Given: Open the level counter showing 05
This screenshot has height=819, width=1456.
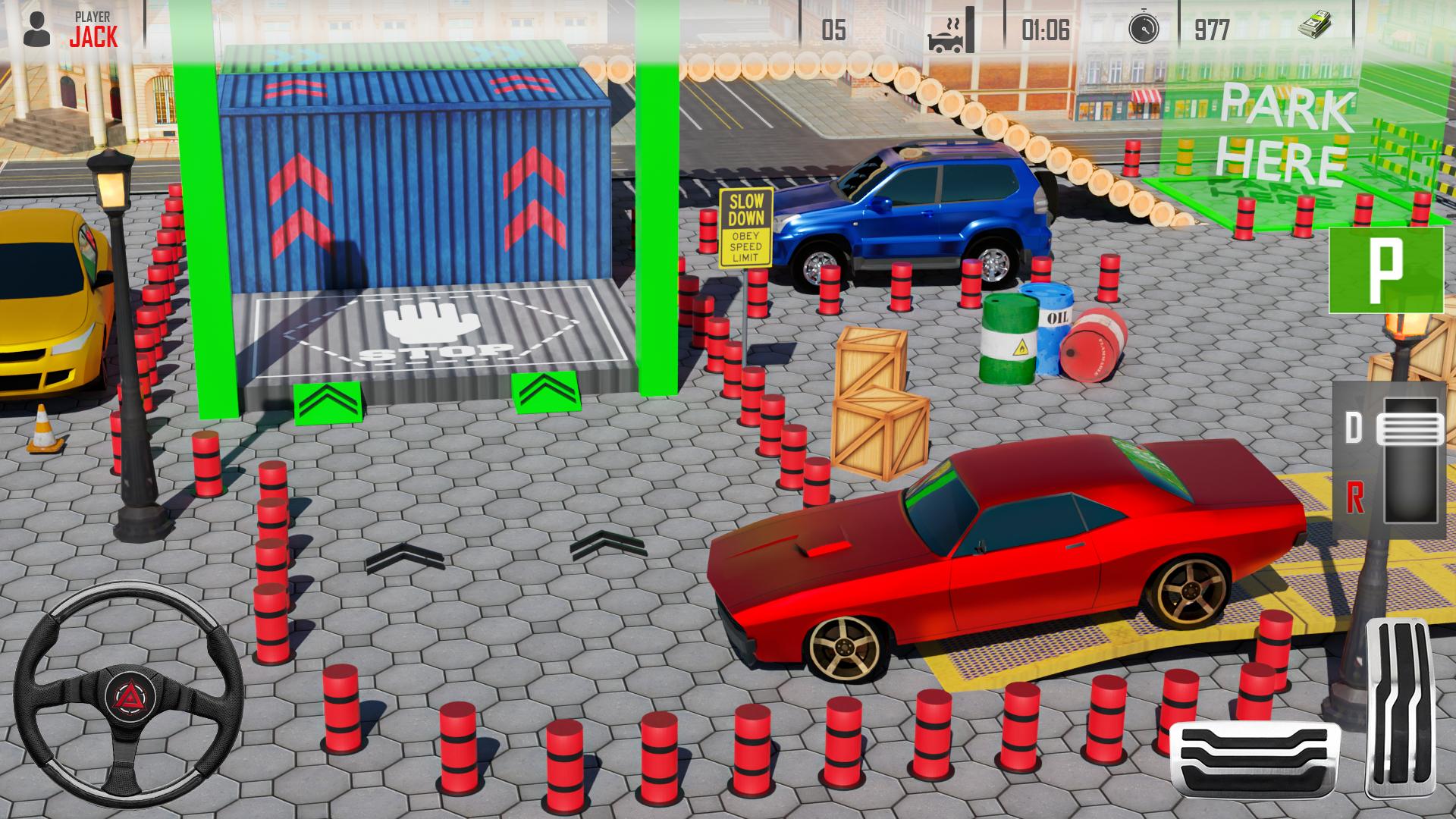Looking at the screenshot, I should (x=833, y=29).
